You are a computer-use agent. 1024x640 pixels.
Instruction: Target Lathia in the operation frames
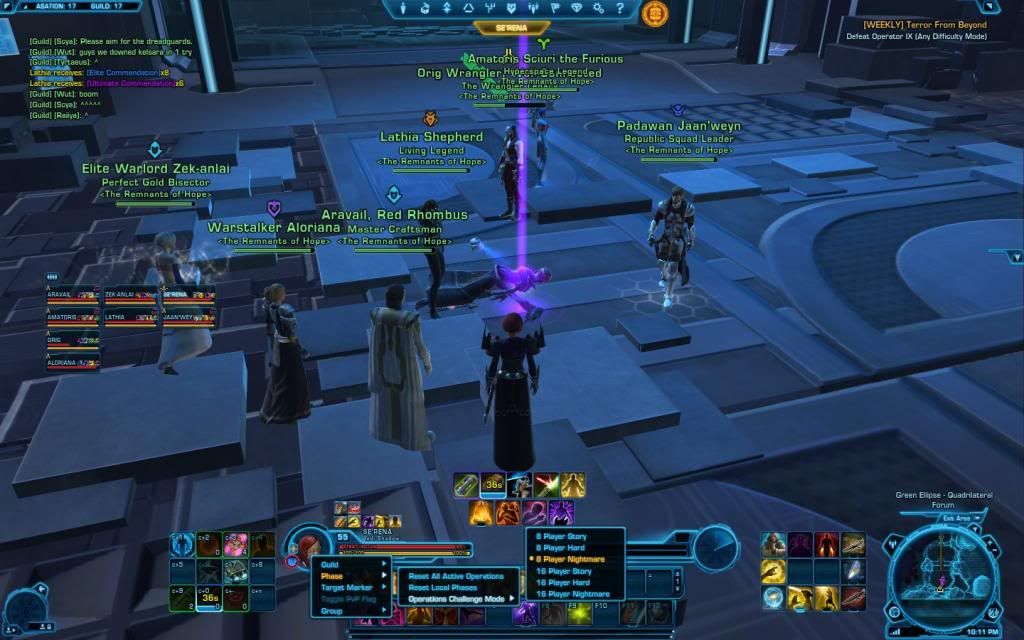[130, 319]
